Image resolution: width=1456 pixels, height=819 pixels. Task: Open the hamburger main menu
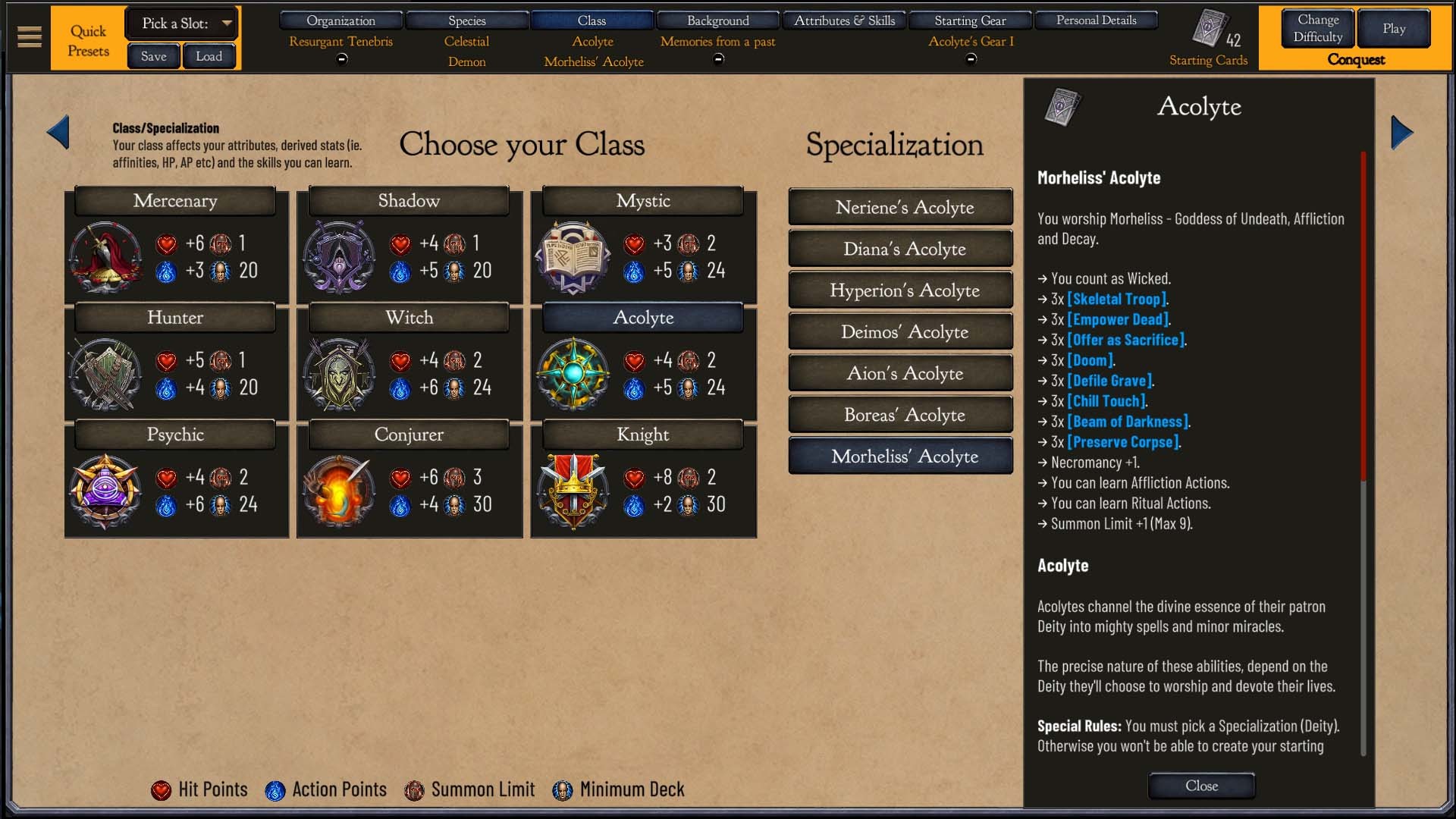pyautogui.click(x=30, y=36)
